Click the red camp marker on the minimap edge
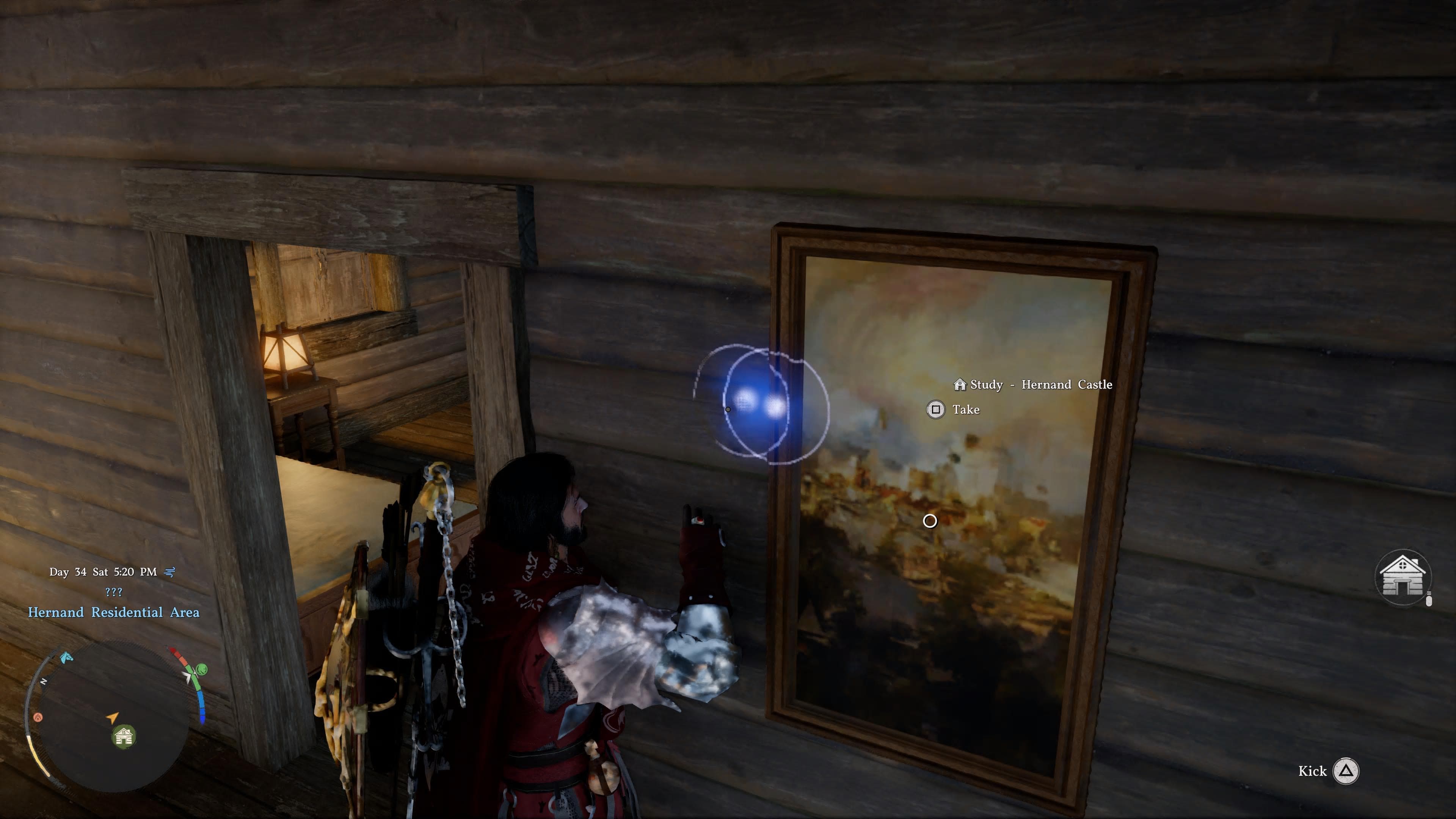 [38, 717]
